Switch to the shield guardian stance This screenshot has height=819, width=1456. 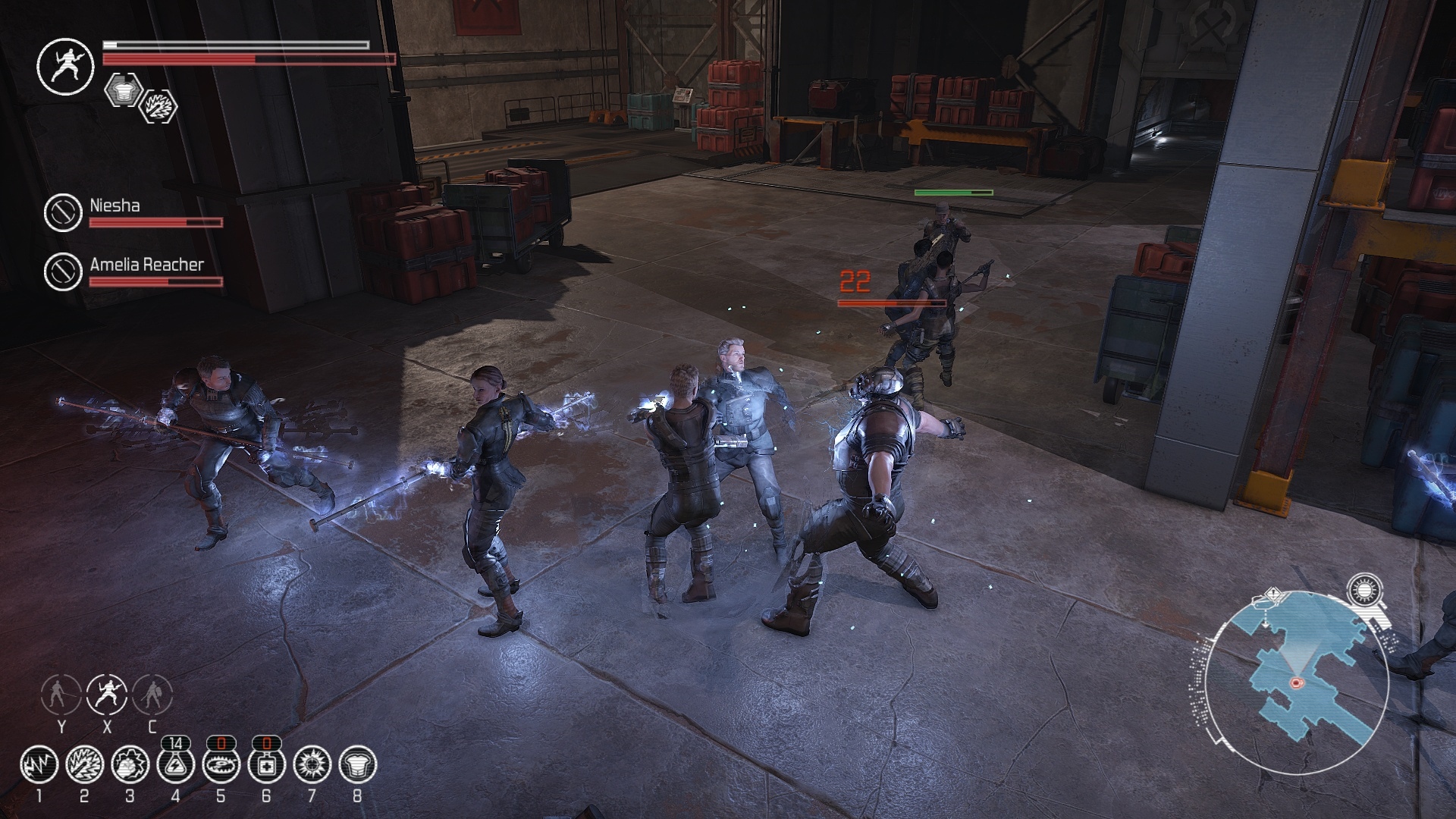[152, 694]
